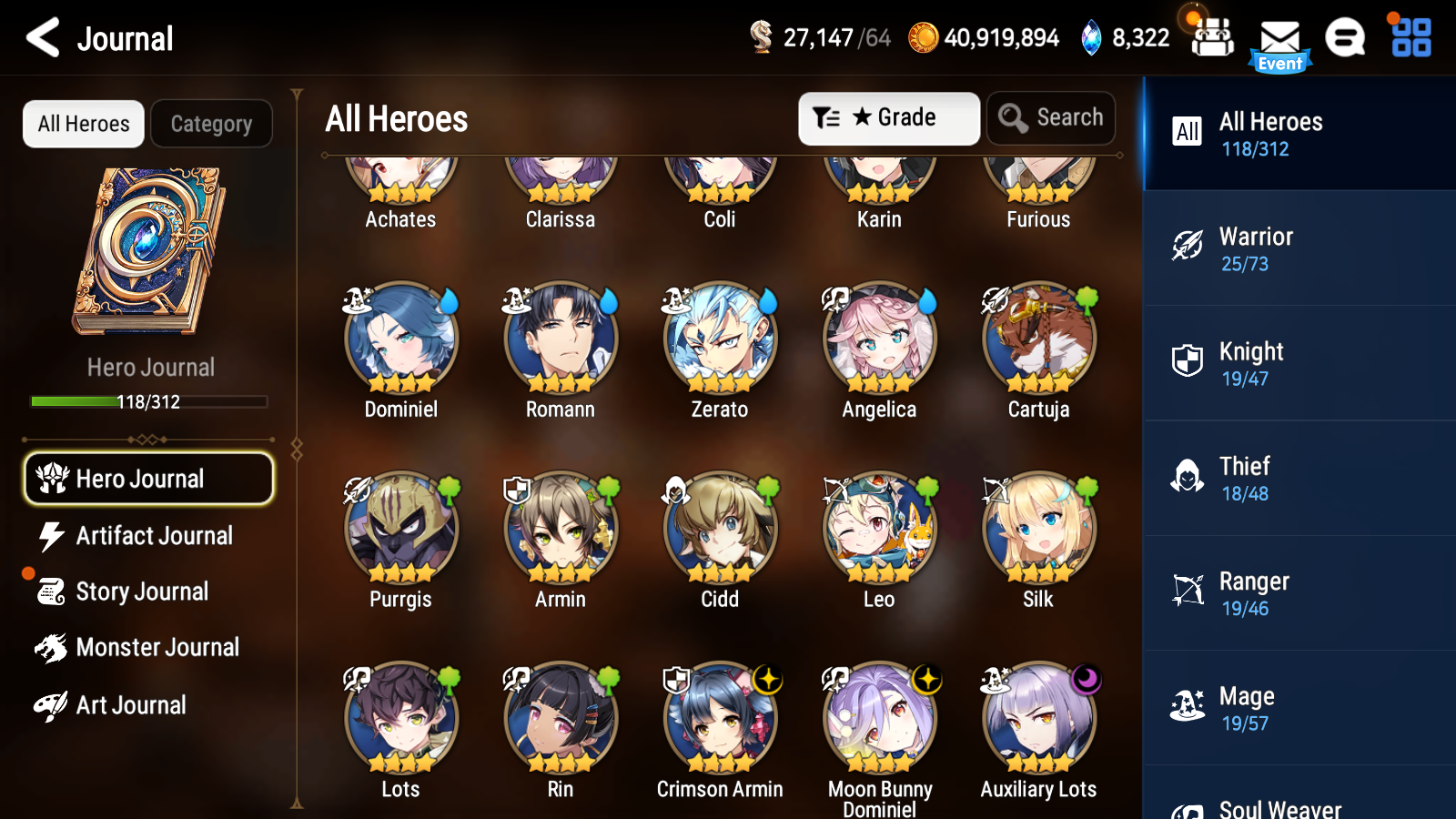The width and height of the screenshot is (1456, 819).
Task: Open the hero Search
Action: (x=1050, y=117)
